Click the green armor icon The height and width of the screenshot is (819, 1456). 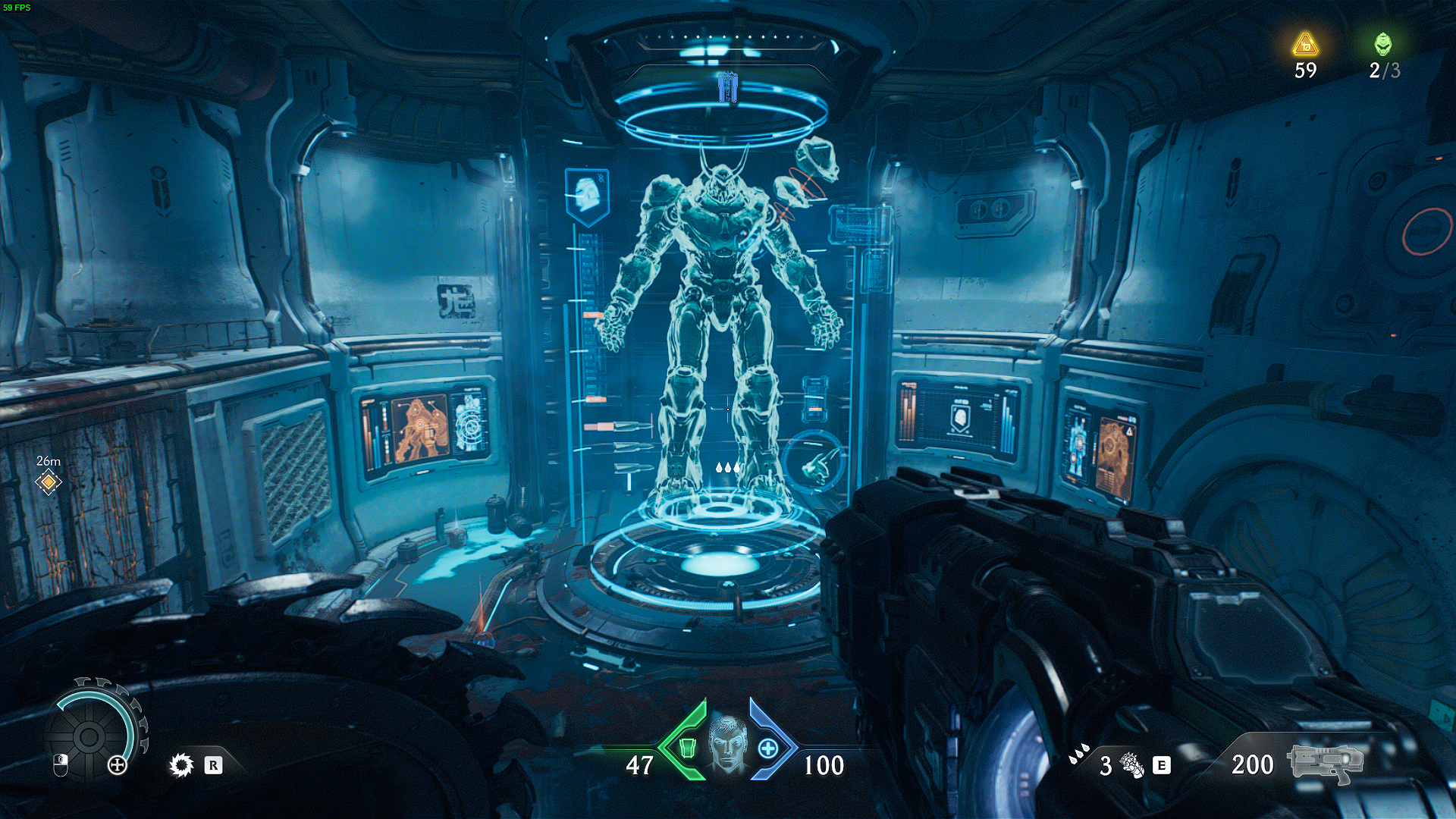(x=686, y=748)
